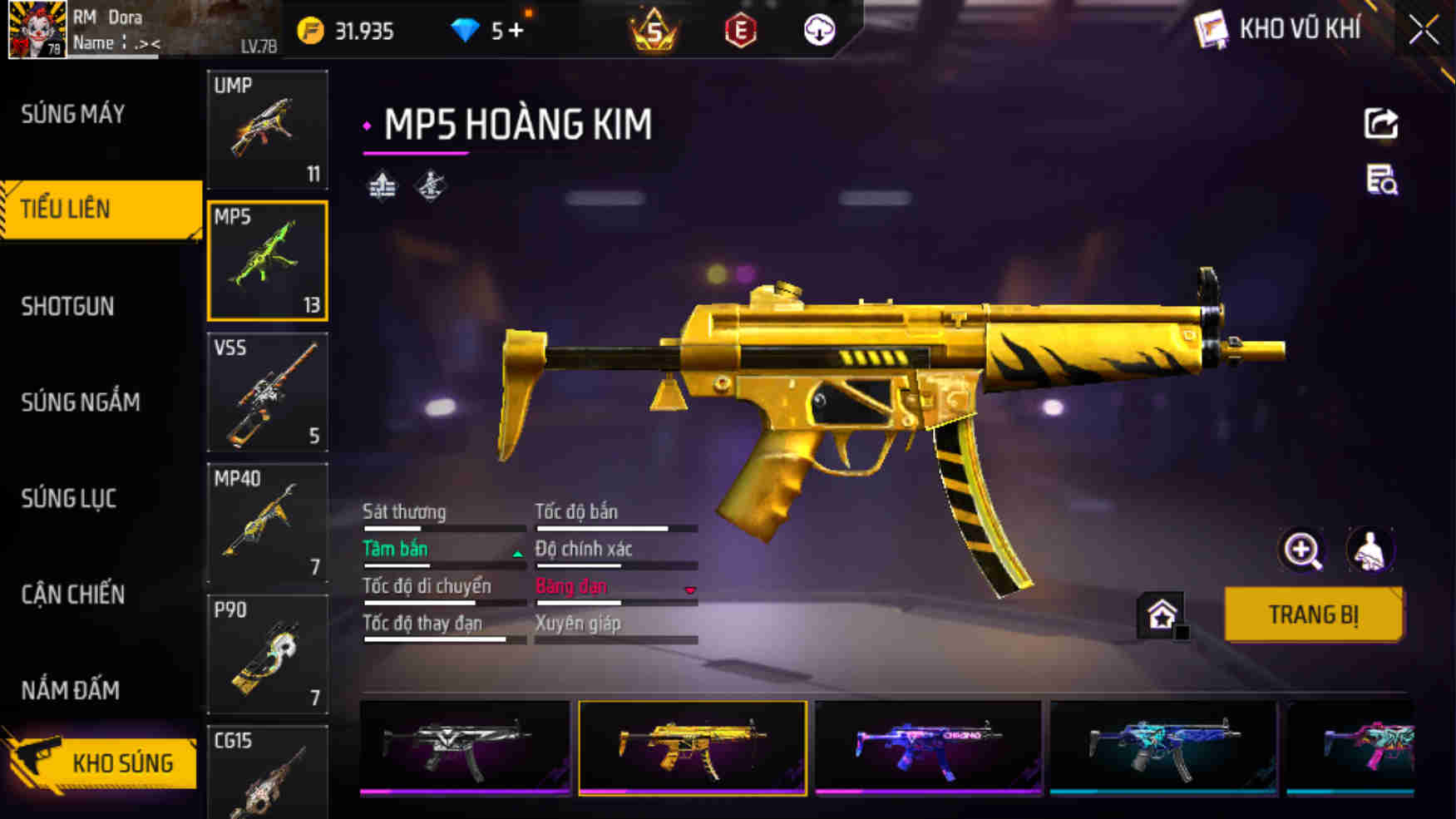Image resolution: width=1456 pixels, height=819 pixels.
Task: Pick the MP40 weapon tile
Action: [x=267, y=523]
